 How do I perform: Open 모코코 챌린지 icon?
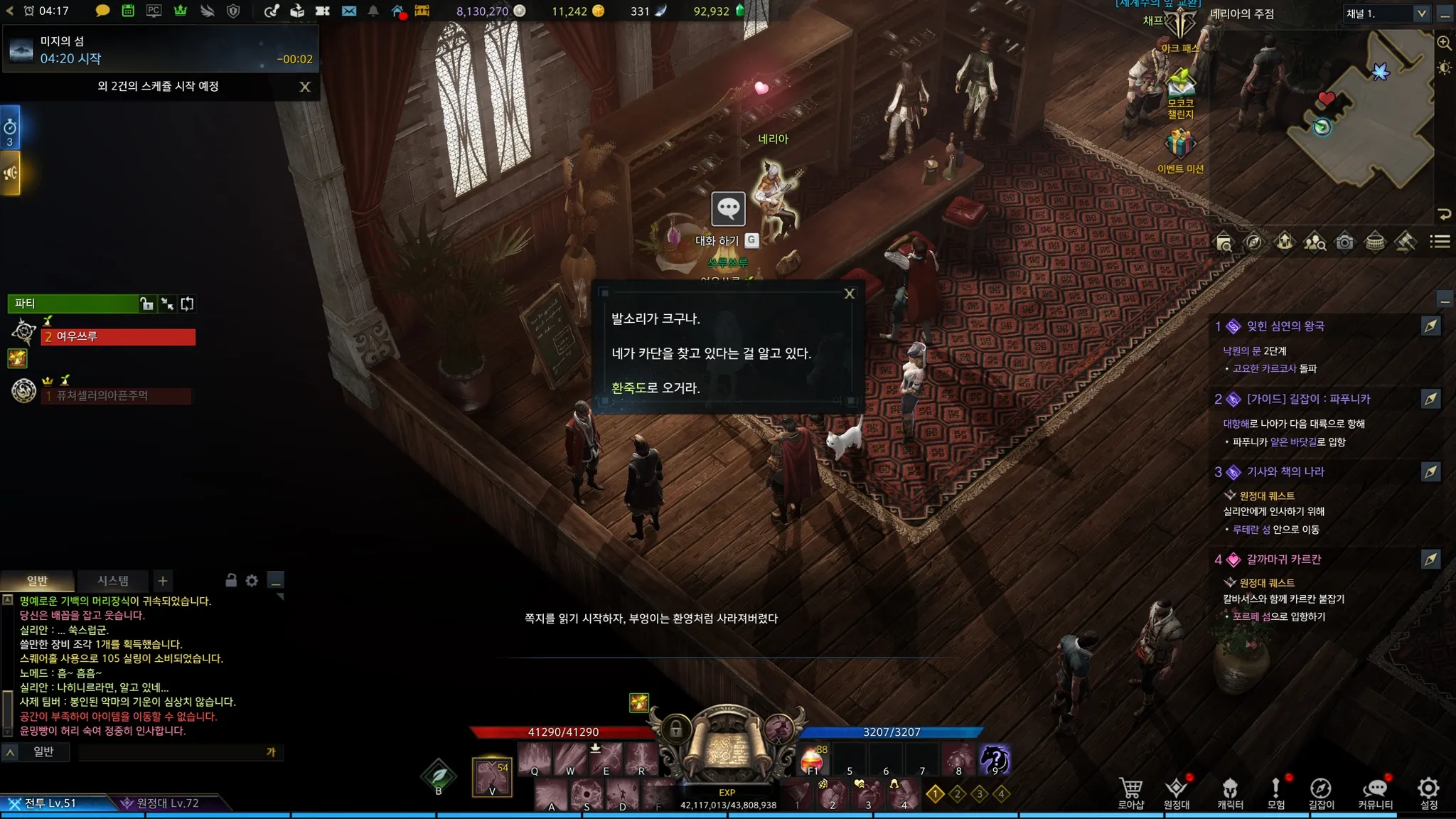point(1180,85)
